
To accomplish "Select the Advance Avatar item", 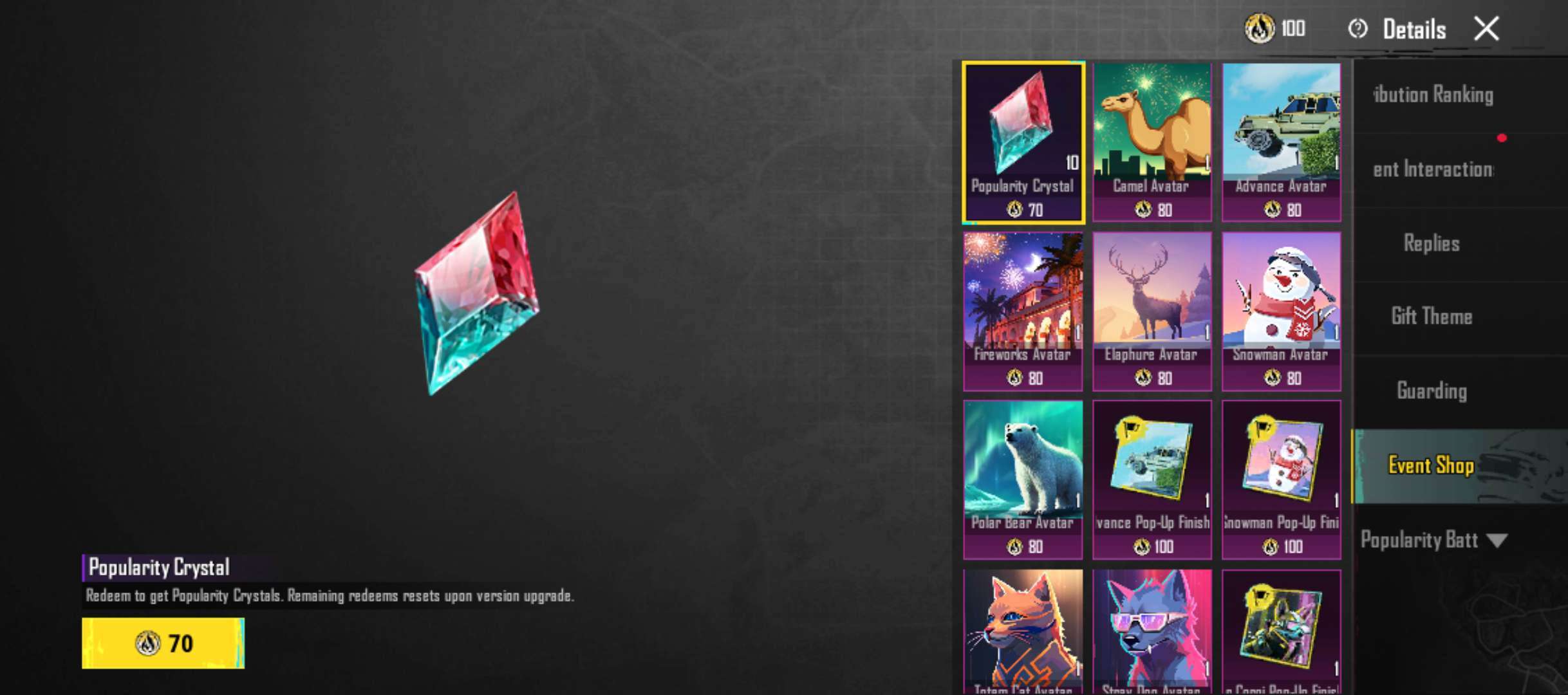I will 1281,138.
